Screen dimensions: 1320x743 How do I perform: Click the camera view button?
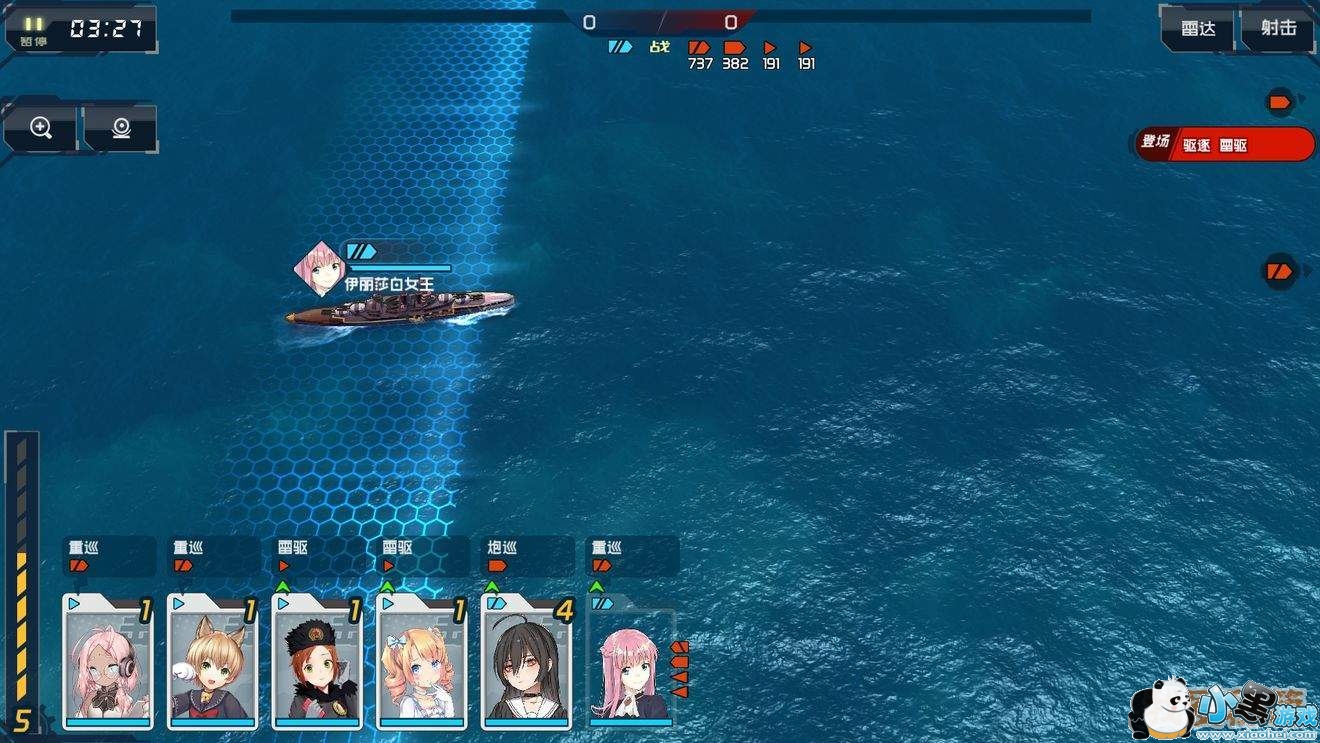coord(121,128)
